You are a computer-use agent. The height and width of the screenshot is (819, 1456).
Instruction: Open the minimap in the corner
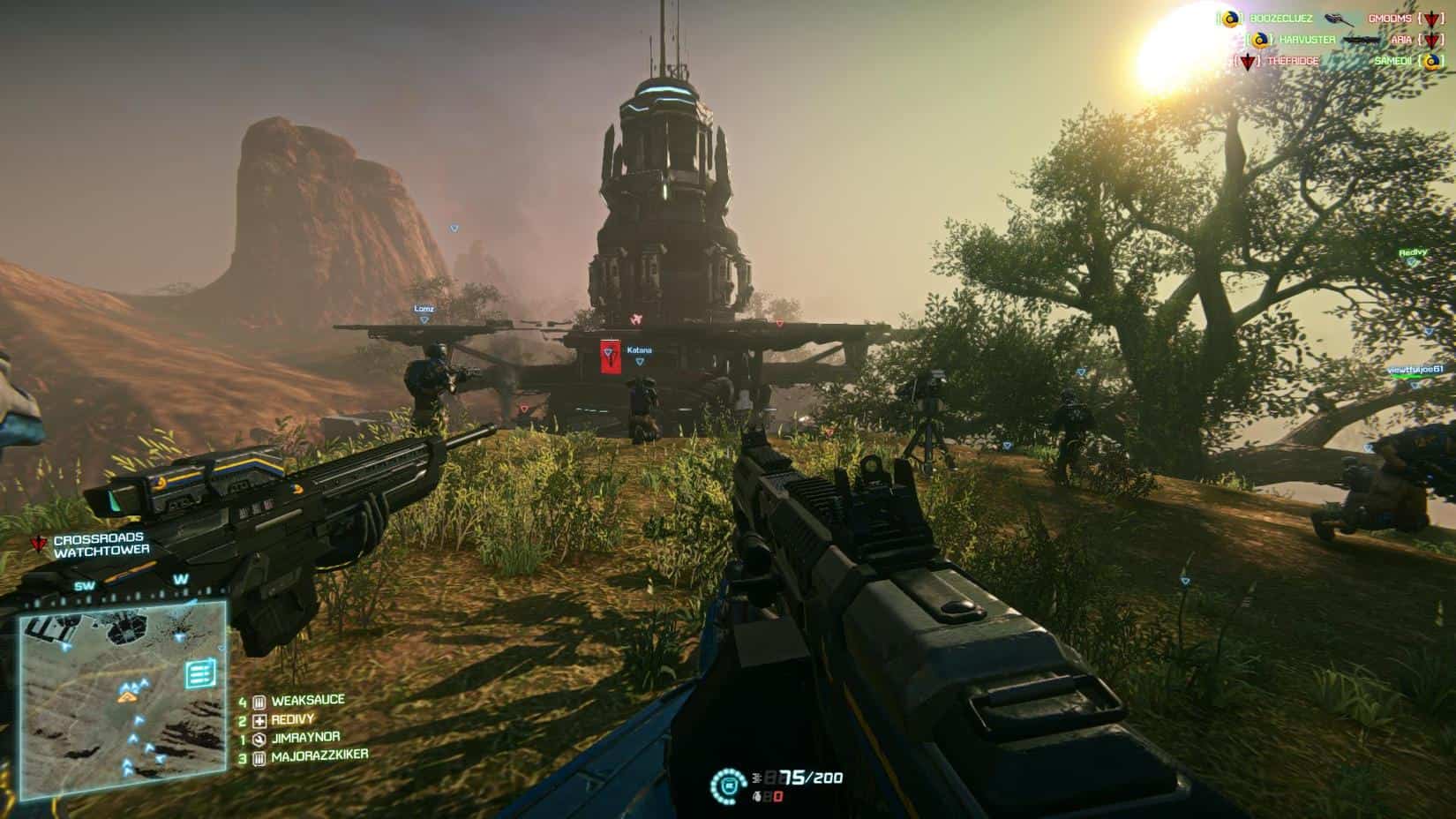click(122, 699)
